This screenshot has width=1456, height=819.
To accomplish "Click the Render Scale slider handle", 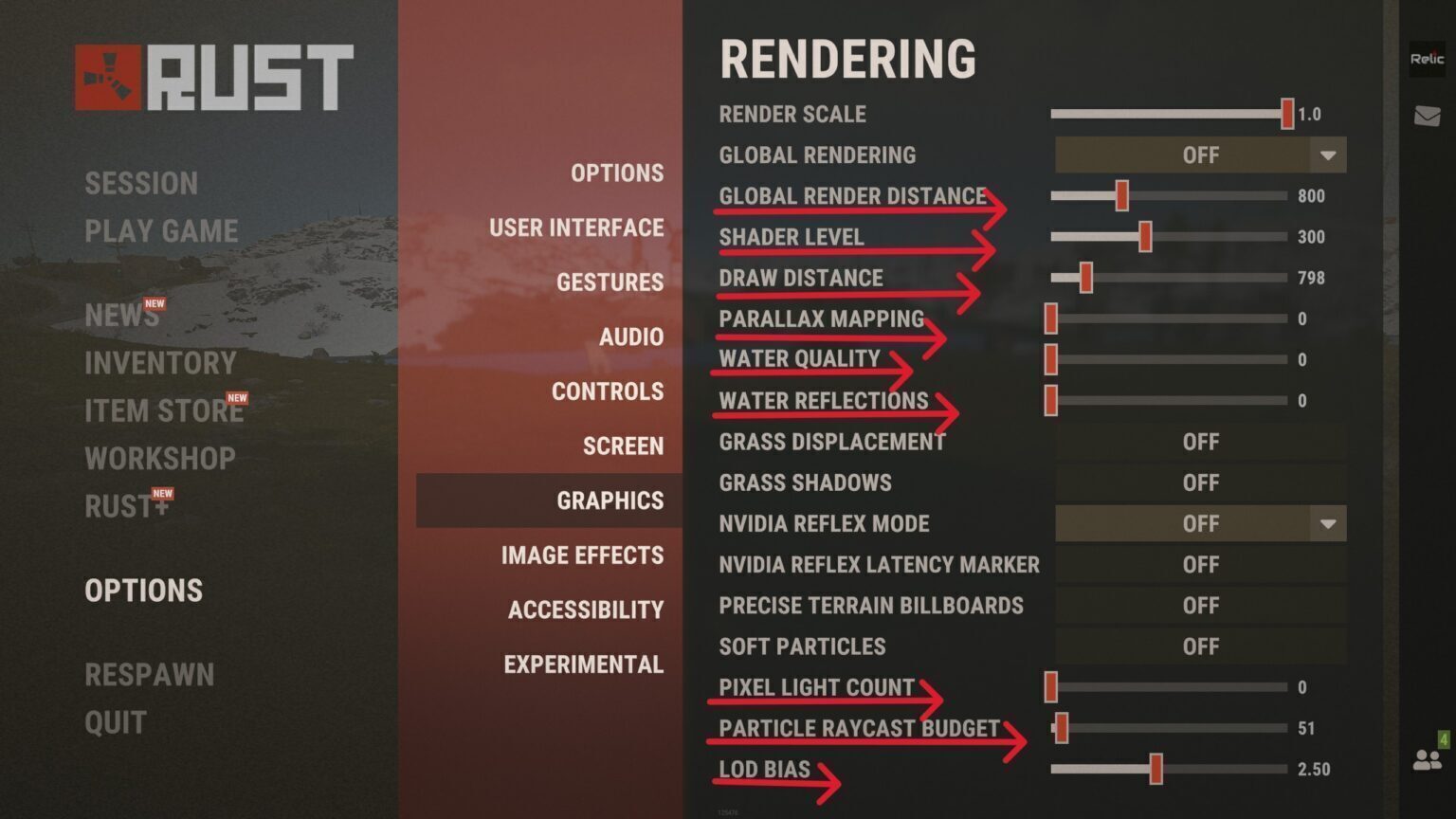I will pyautogui.click(x=1286, y=115).
